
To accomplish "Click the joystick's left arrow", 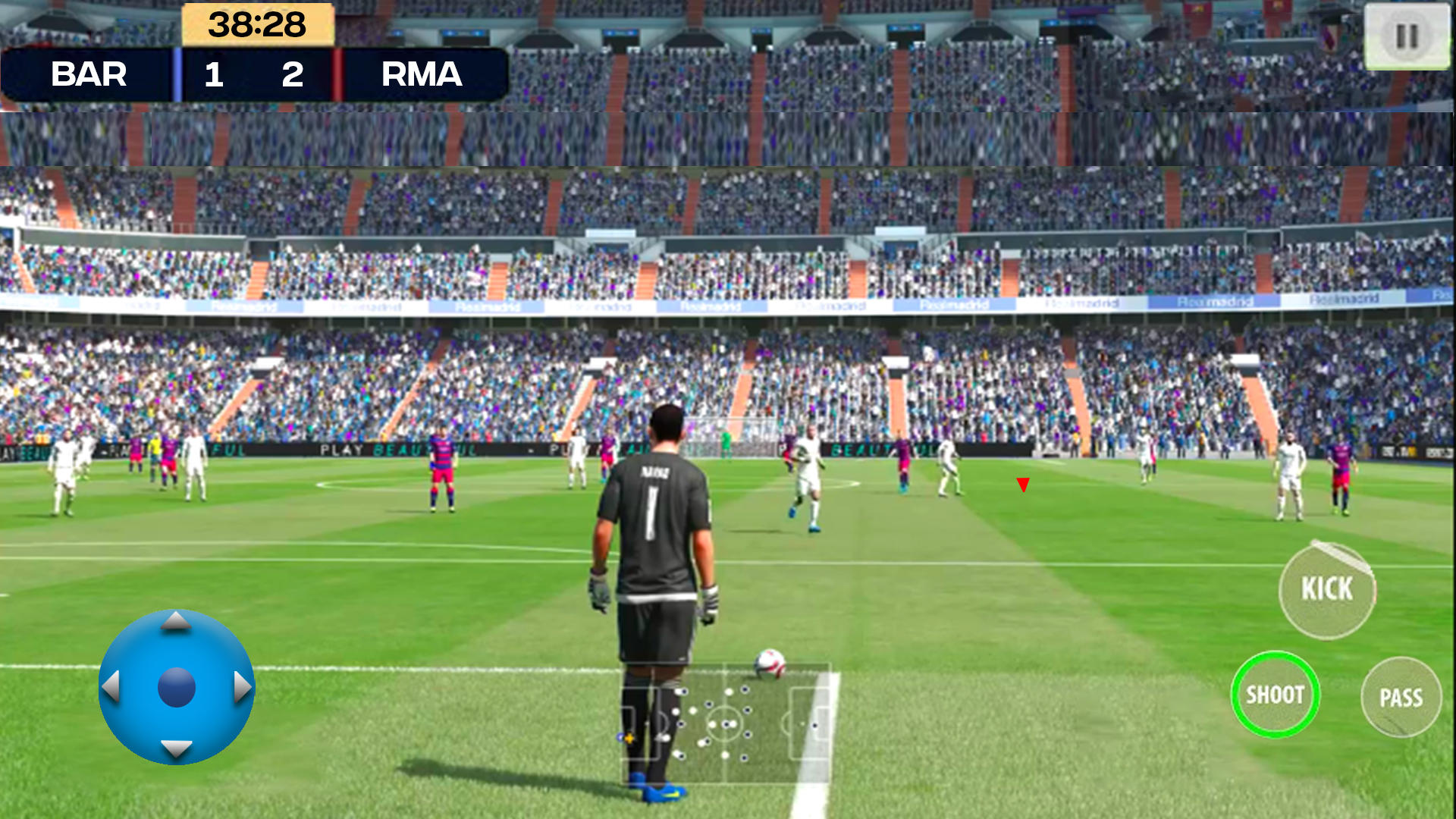I will point(111,686).
